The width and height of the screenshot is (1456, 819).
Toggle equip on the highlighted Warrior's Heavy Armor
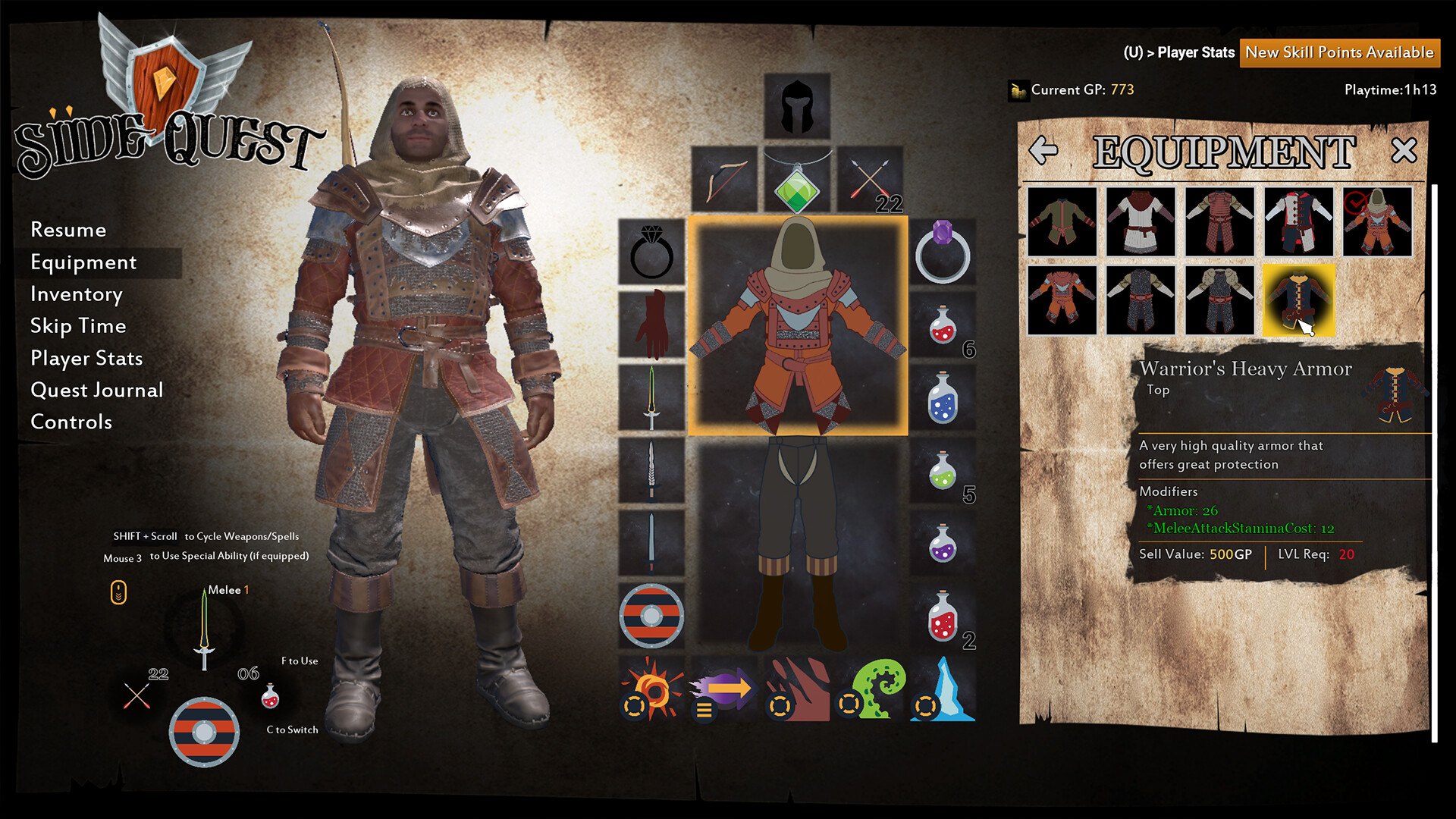tap(1298, 299)
